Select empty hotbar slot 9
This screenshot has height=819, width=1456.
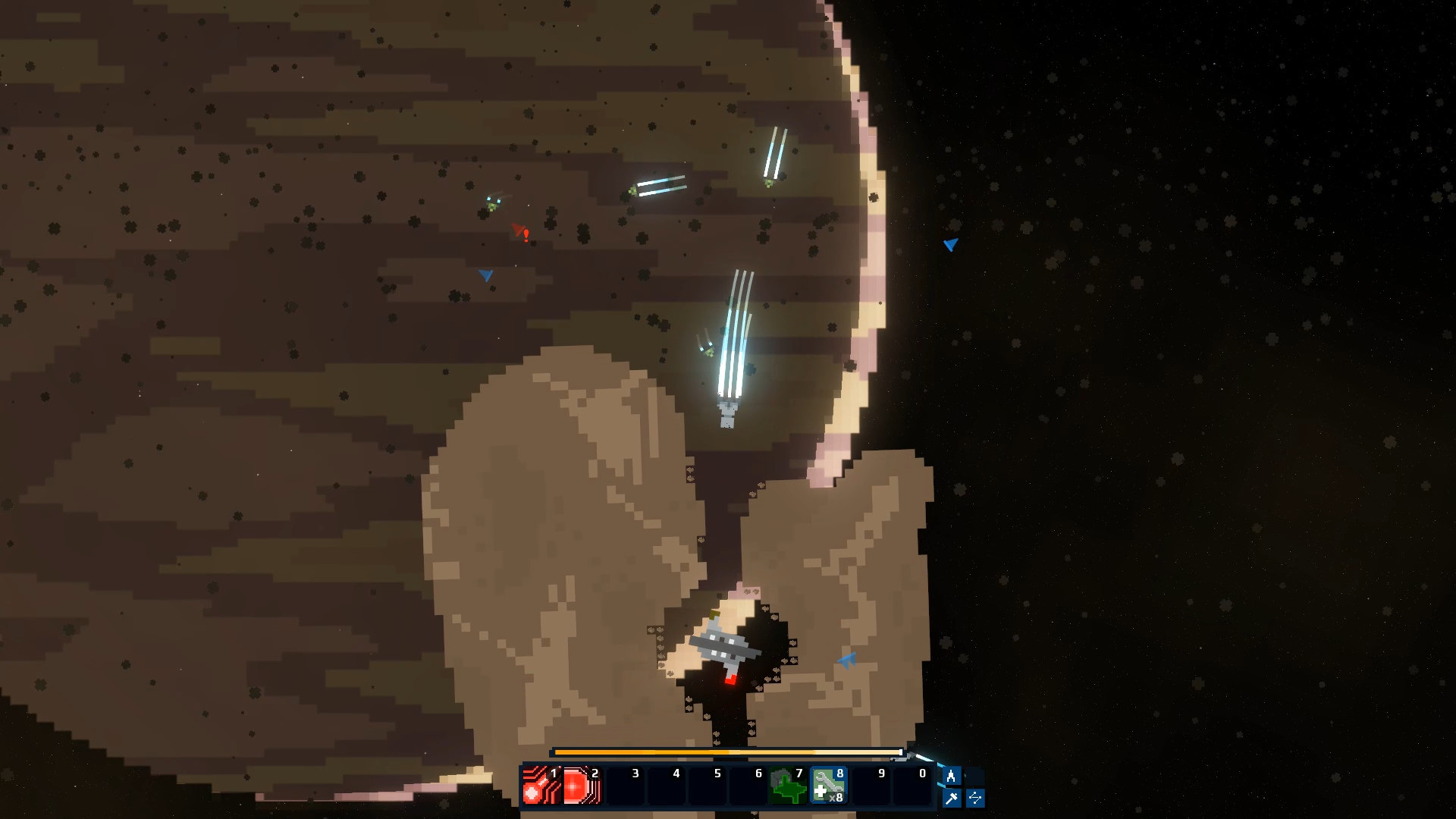click(880, 786)
